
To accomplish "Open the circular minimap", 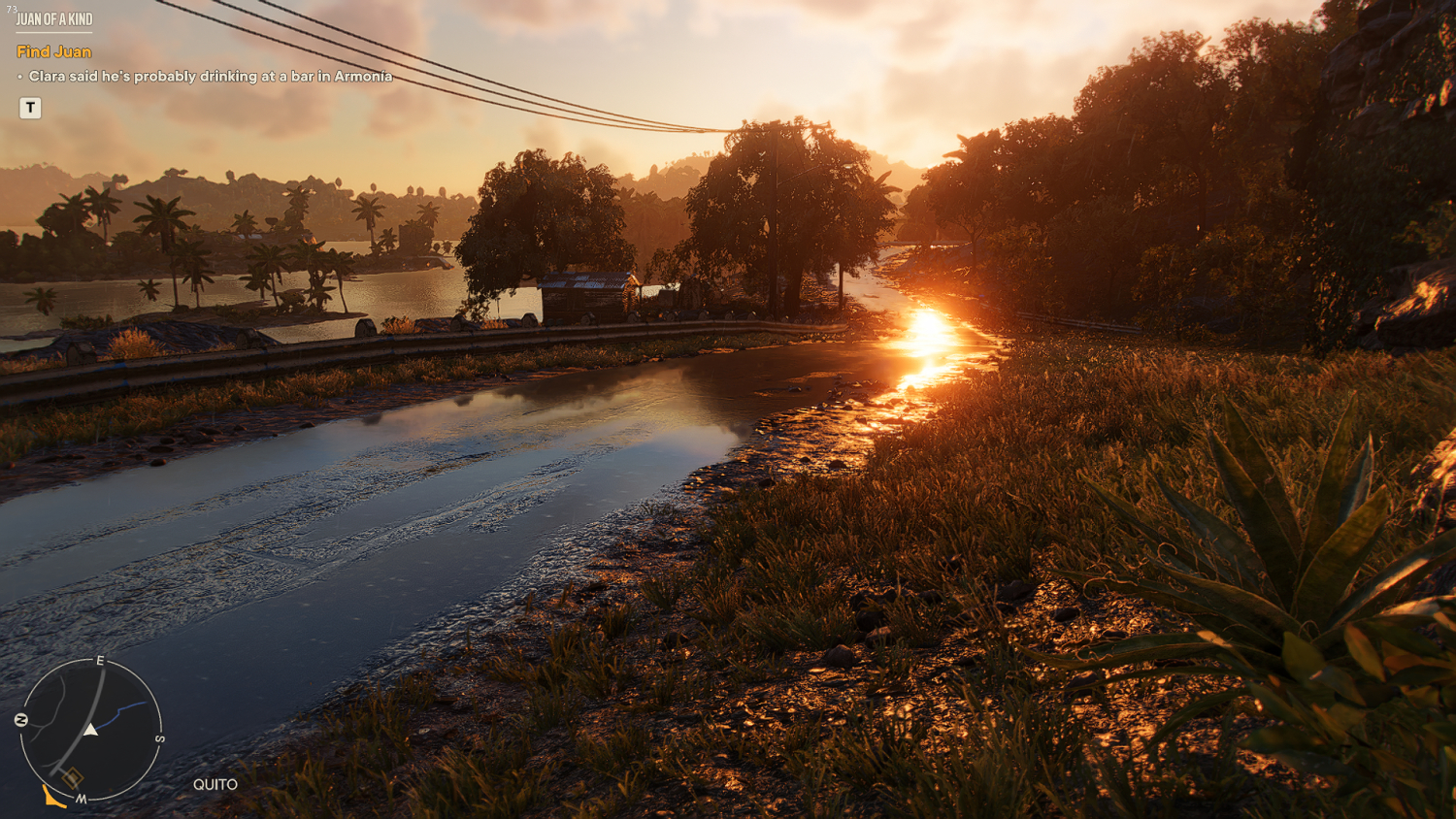I will (x=90, y=730).
